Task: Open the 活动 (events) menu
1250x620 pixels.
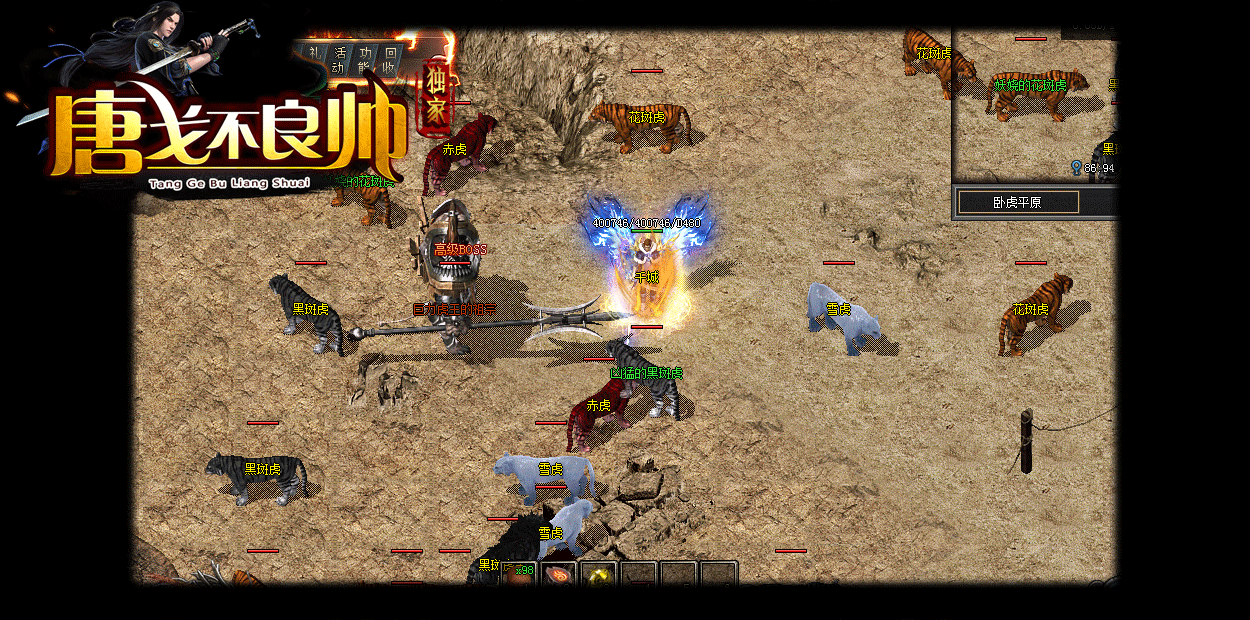Action: coord(341,59)
